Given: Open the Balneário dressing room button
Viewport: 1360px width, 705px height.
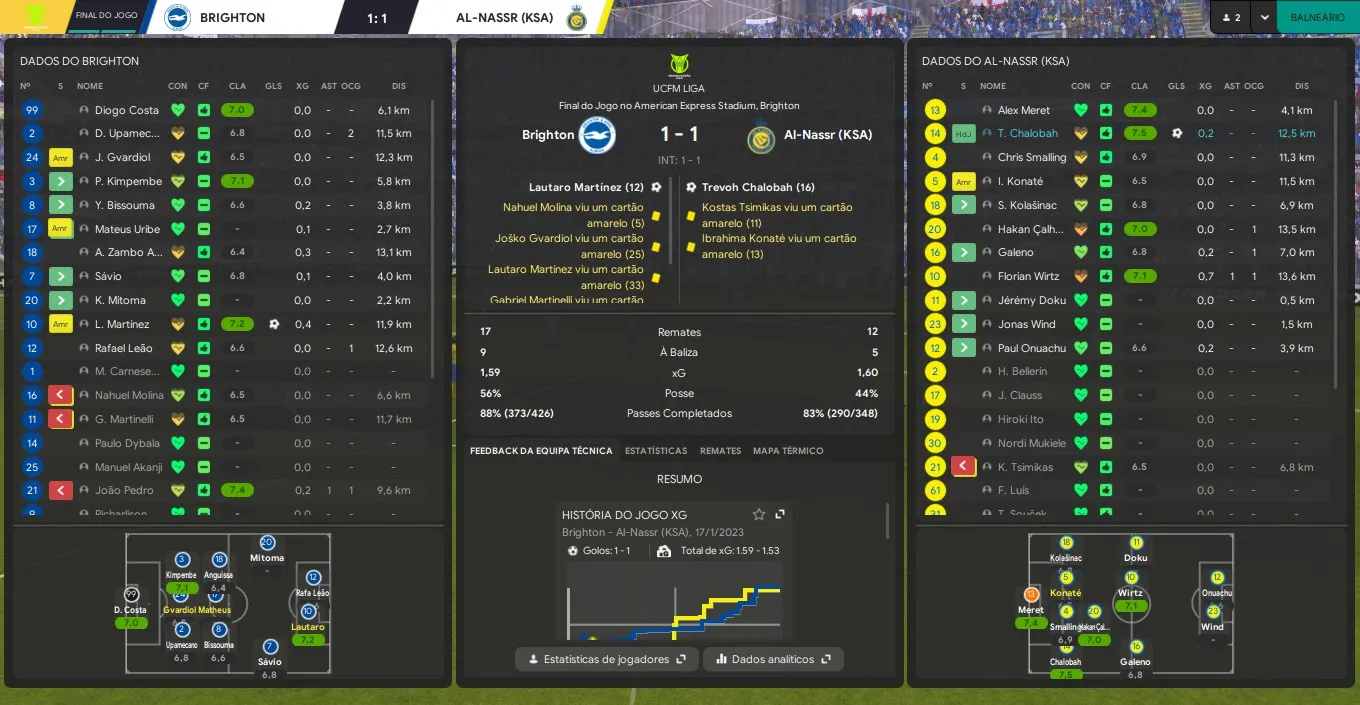Looking at the screenshot, I should 1317,17.
